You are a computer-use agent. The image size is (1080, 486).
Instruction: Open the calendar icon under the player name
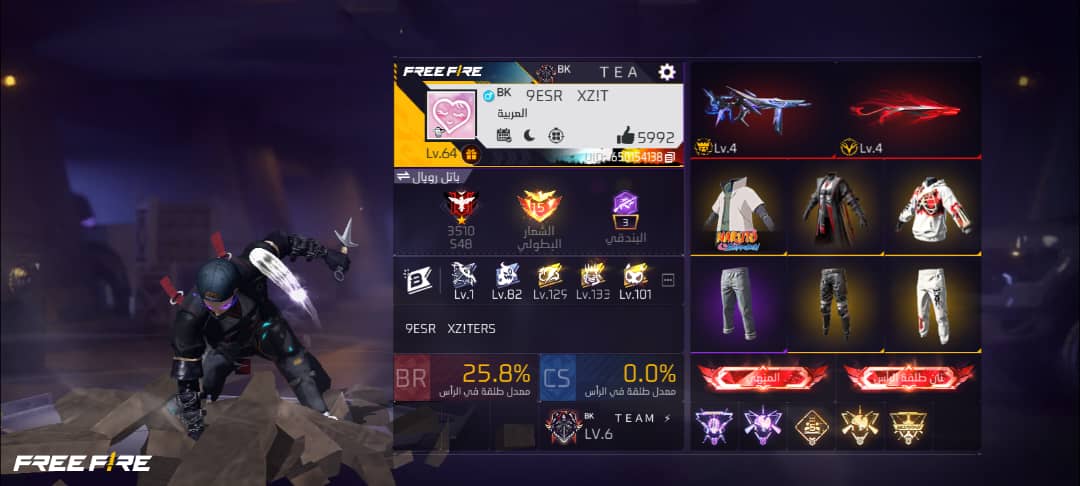tap(504, 136)
